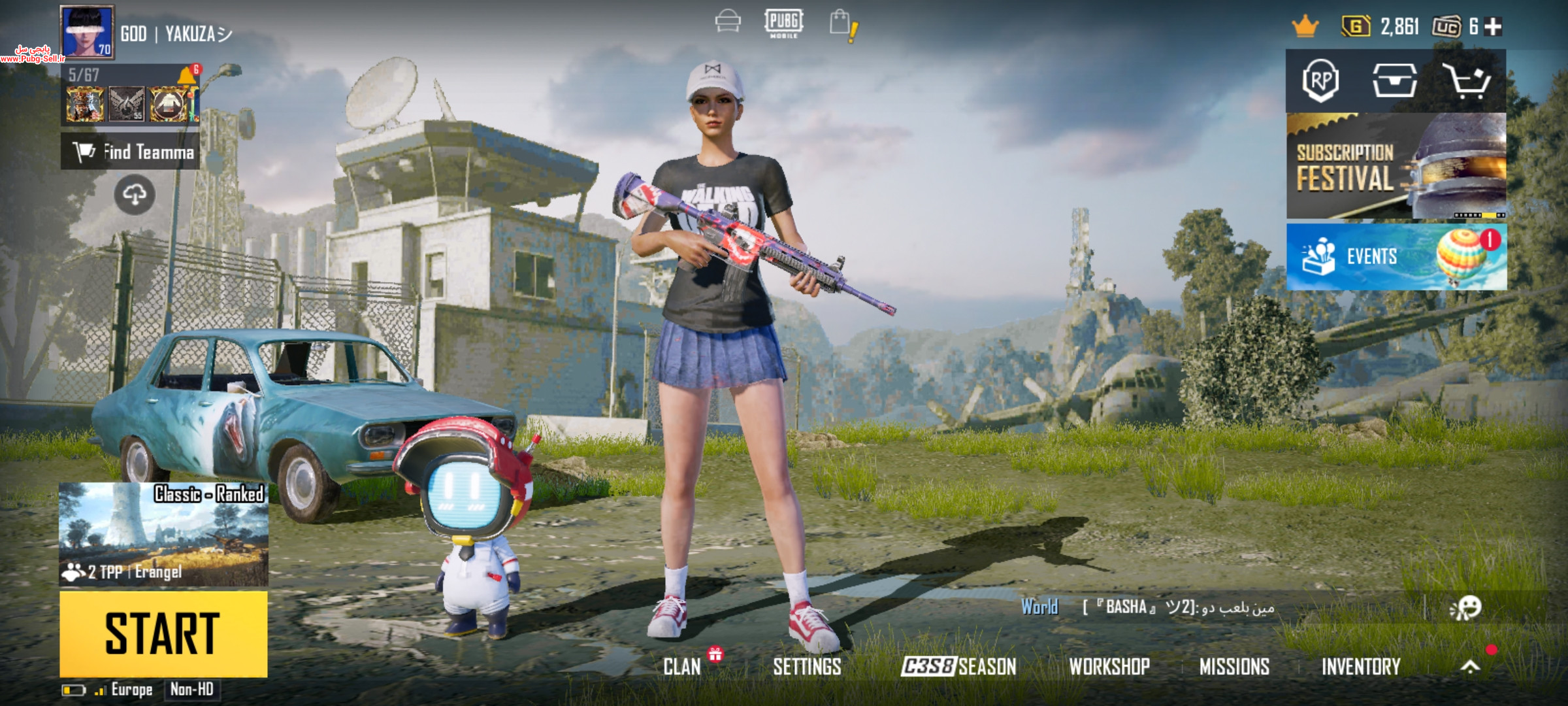
Task: Open the Clan menu
Action: 682,666
